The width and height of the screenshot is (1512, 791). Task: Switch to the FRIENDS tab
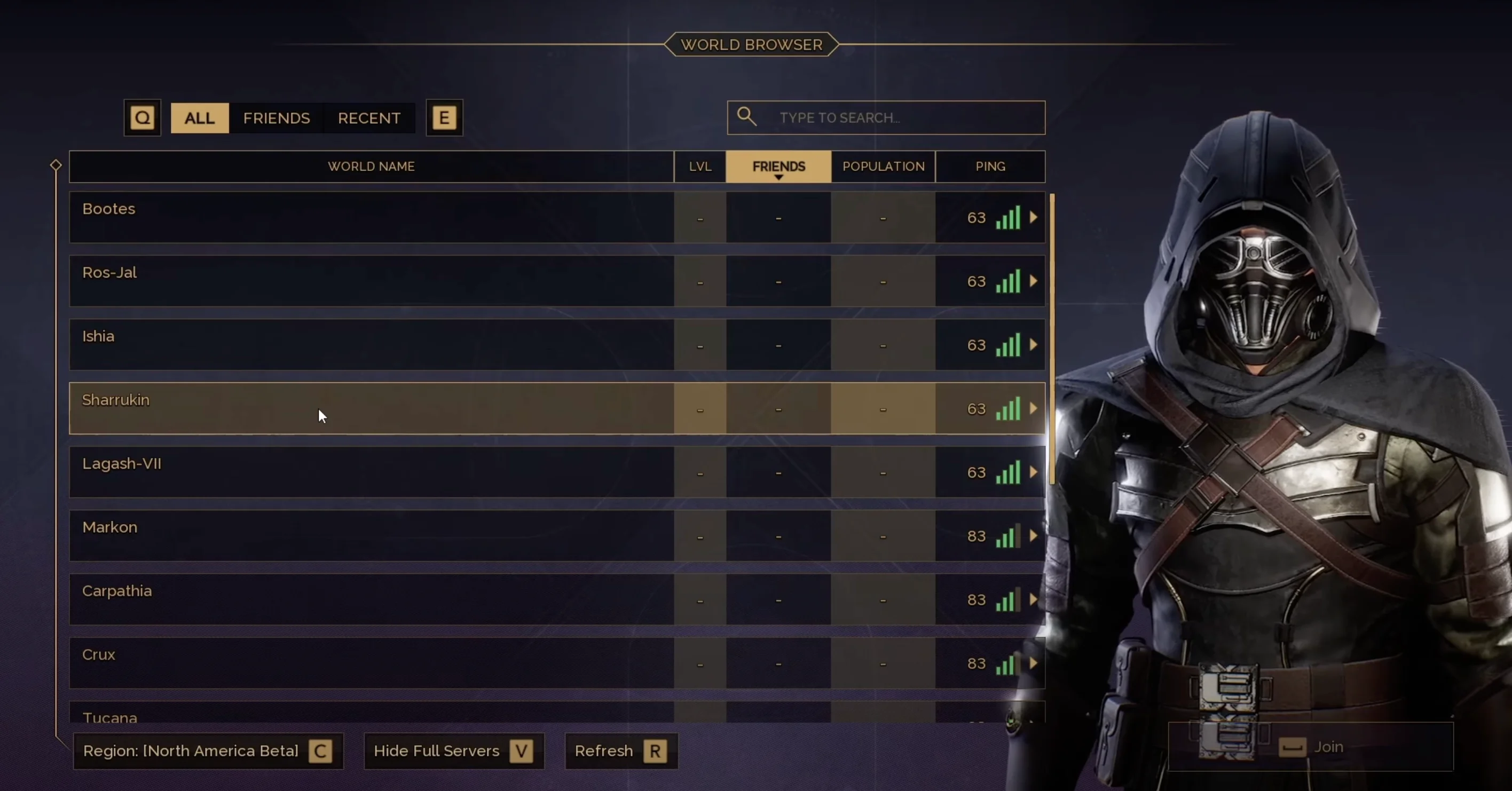click(x=276, y=117)
